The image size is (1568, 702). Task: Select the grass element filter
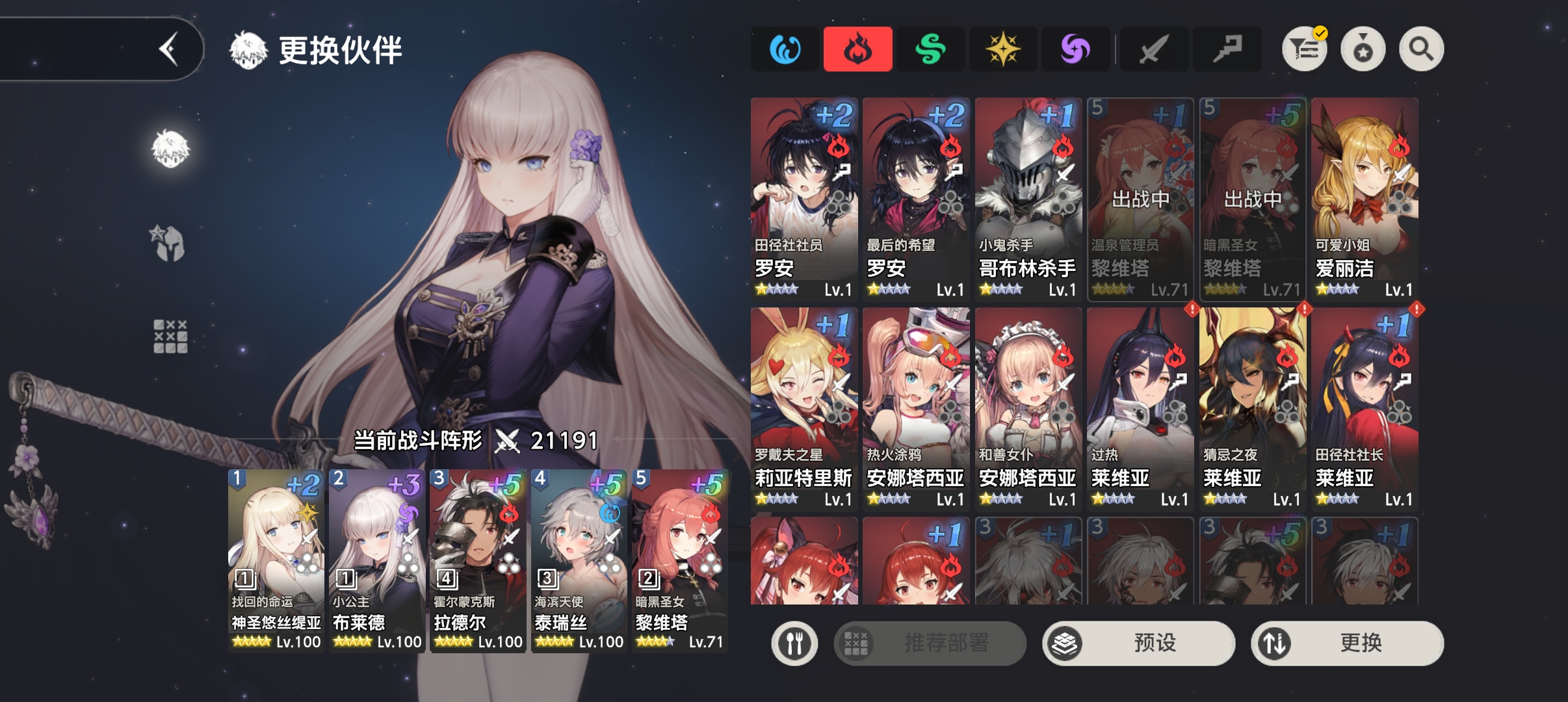tap(931, 49)
